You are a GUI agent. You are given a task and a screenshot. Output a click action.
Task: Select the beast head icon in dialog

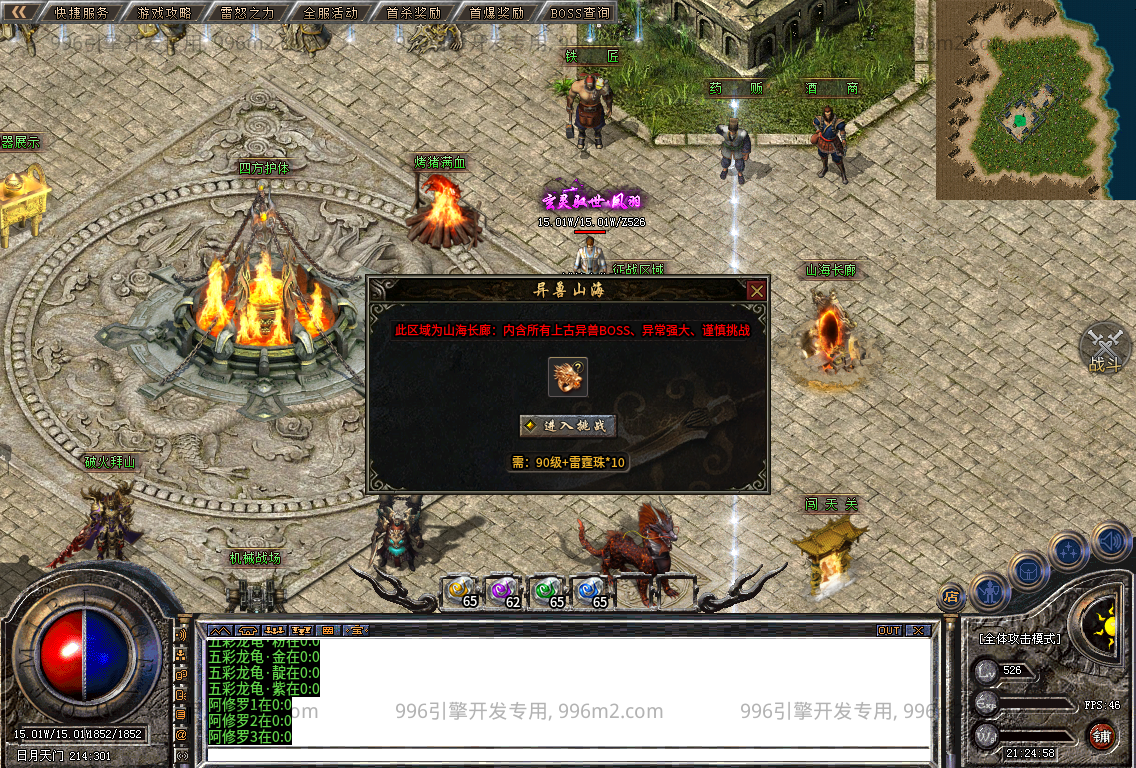tap(567, 377)
